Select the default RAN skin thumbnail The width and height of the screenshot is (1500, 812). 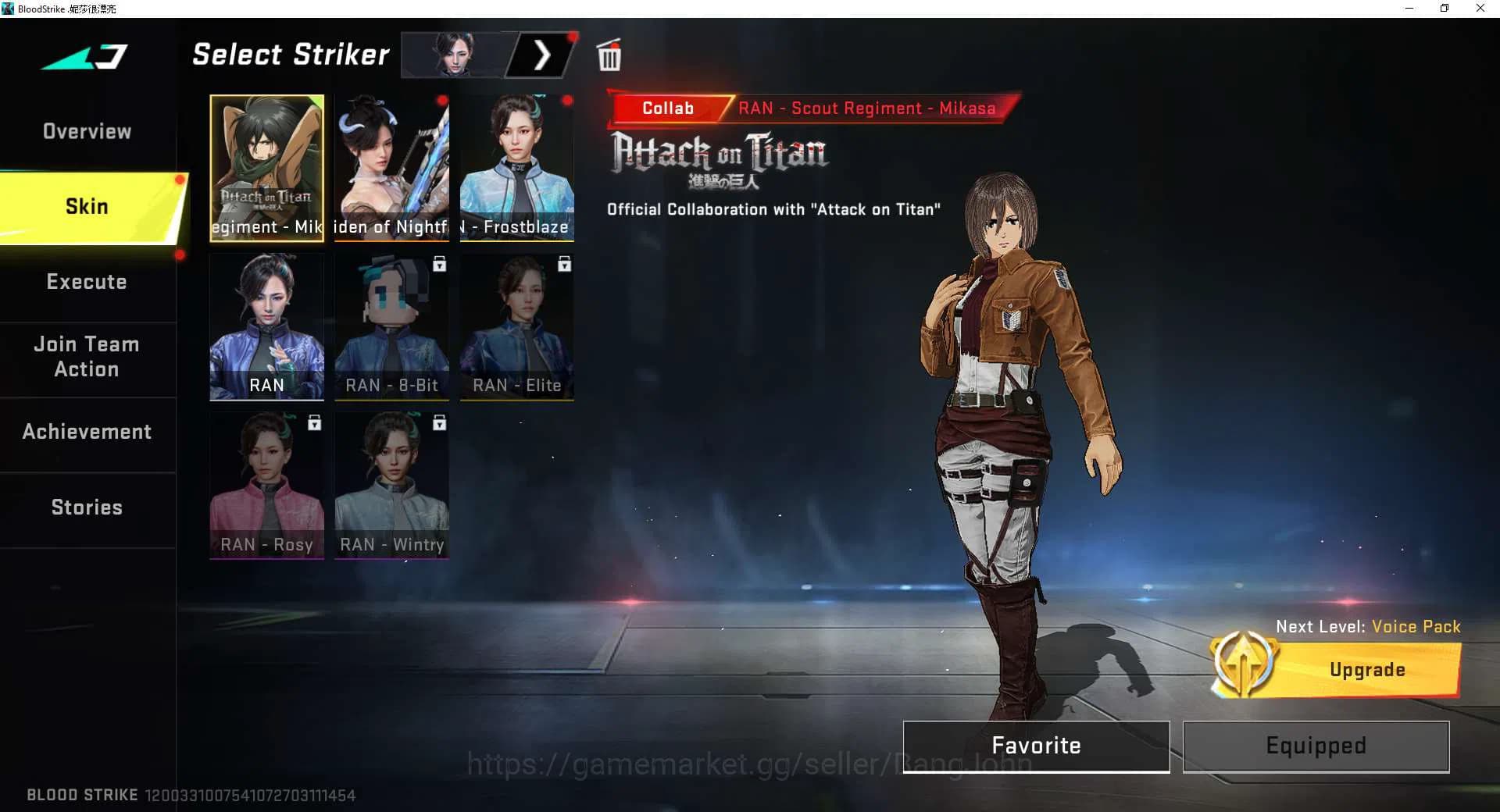point(266,326)
